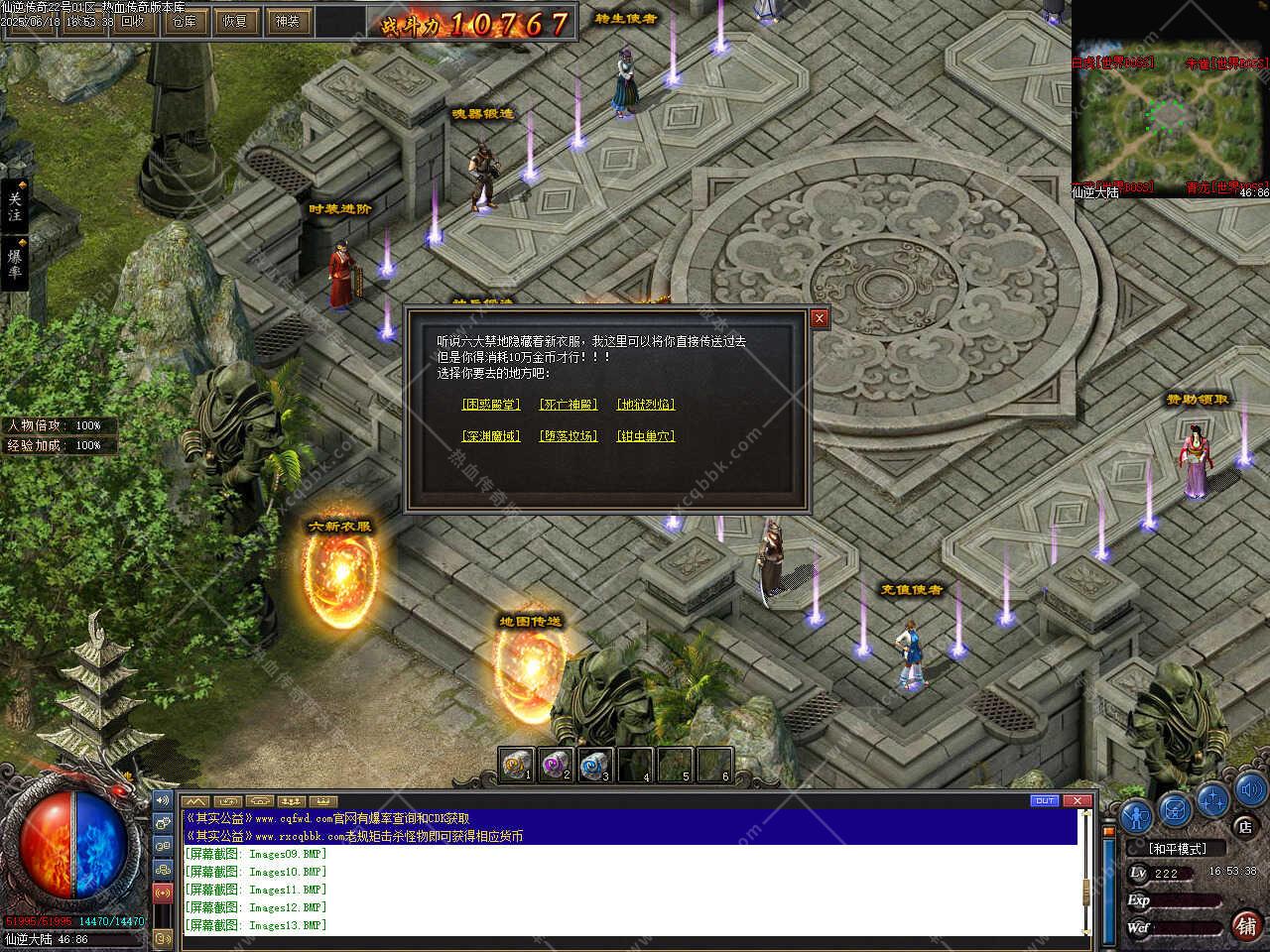This screenshot has height=952, width=1270.
Task: Open the minimap of 仙逆大陆
Action: [x=1170, y=114]
